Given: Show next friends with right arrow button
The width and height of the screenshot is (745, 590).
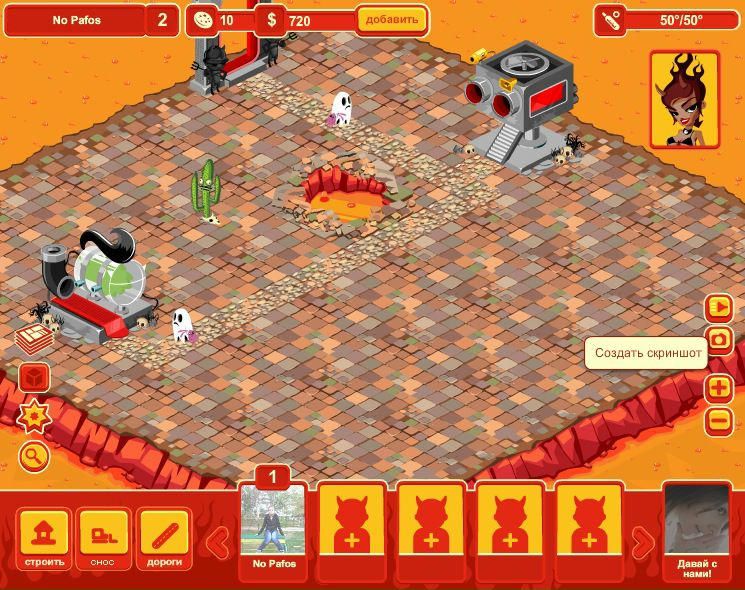Looking at the screenshot, I should [x=643, y=542].
